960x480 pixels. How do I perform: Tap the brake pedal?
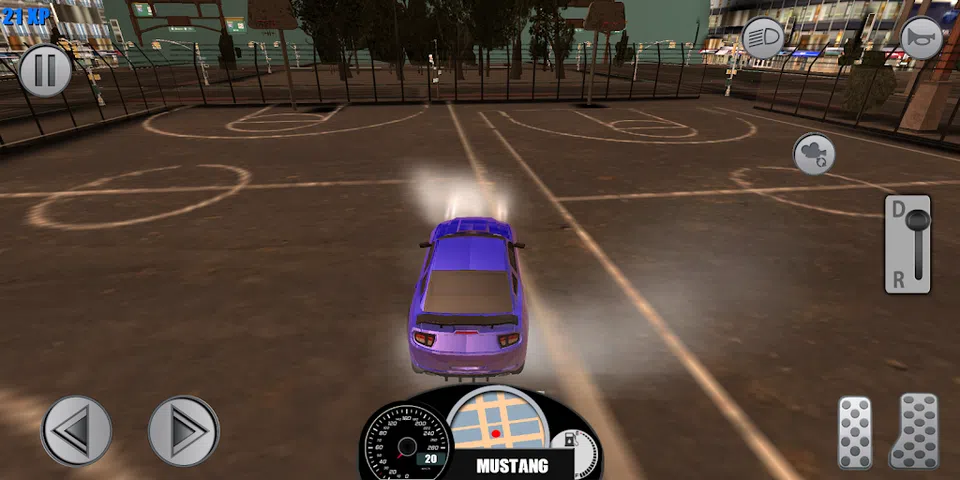pyautogui.click(x=855, y=432)
